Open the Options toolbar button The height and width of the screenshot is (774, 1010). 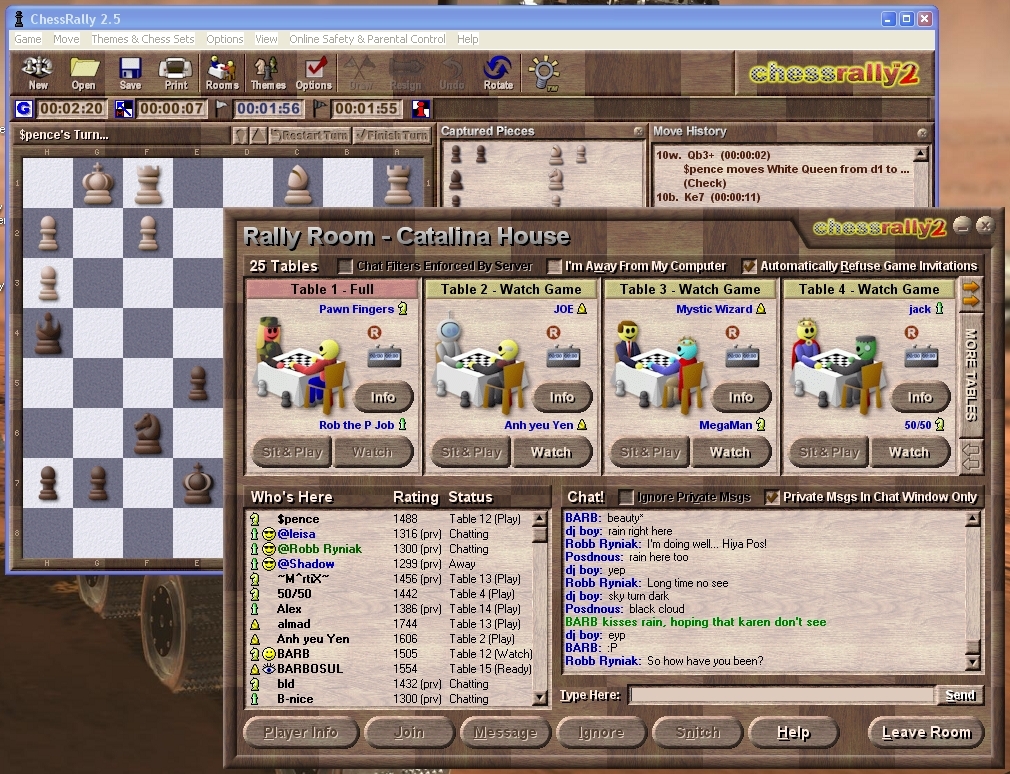[x=314, y=71]
